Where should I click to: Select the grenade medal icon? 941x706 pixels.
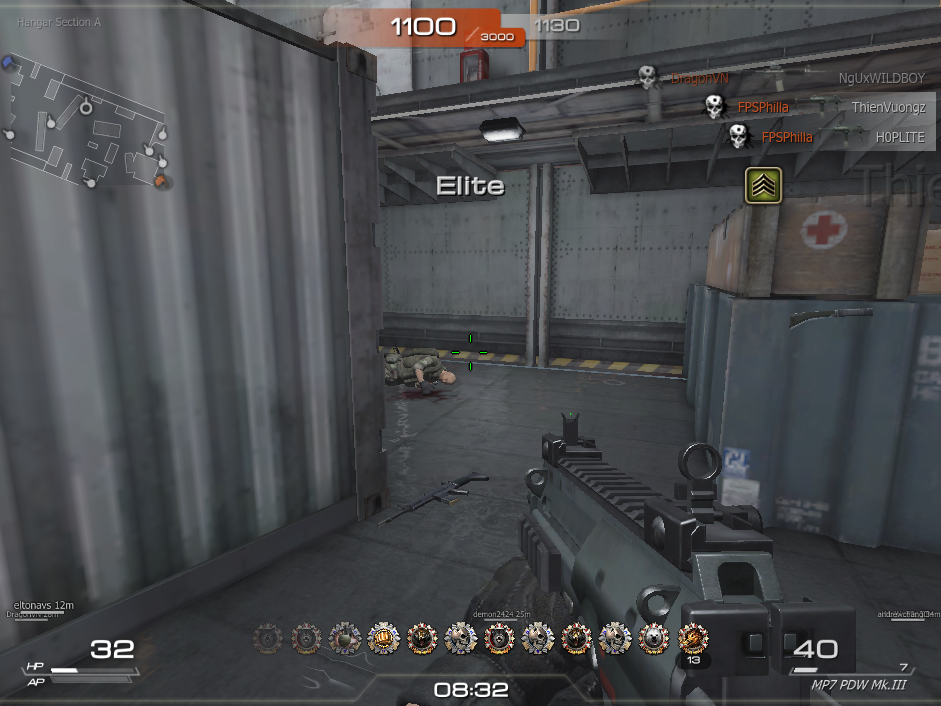(x=345, y=637)
